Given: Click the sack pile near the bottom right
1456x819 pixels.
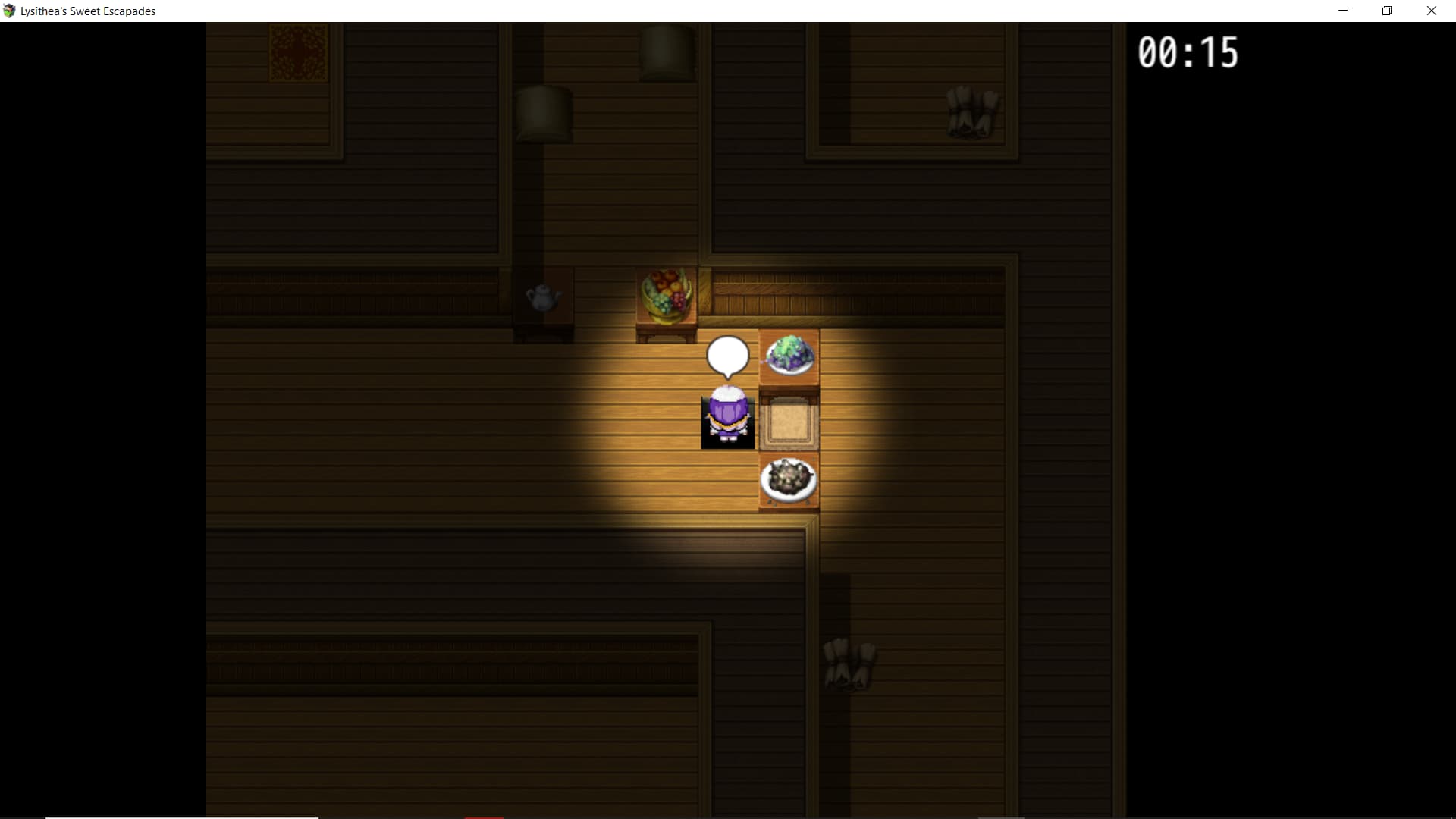Looking at the screenshot, I should point(849,664).
